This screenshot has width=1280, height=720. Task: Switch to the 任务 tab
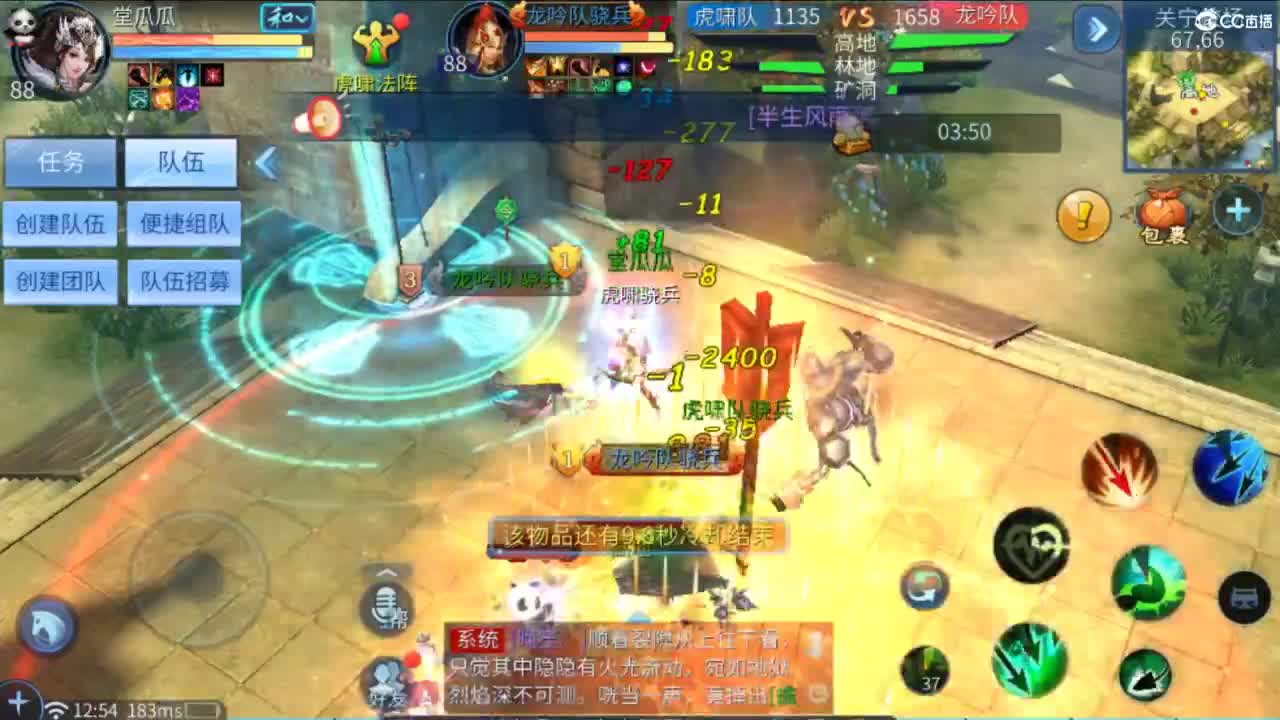click(x=60, y=163)
